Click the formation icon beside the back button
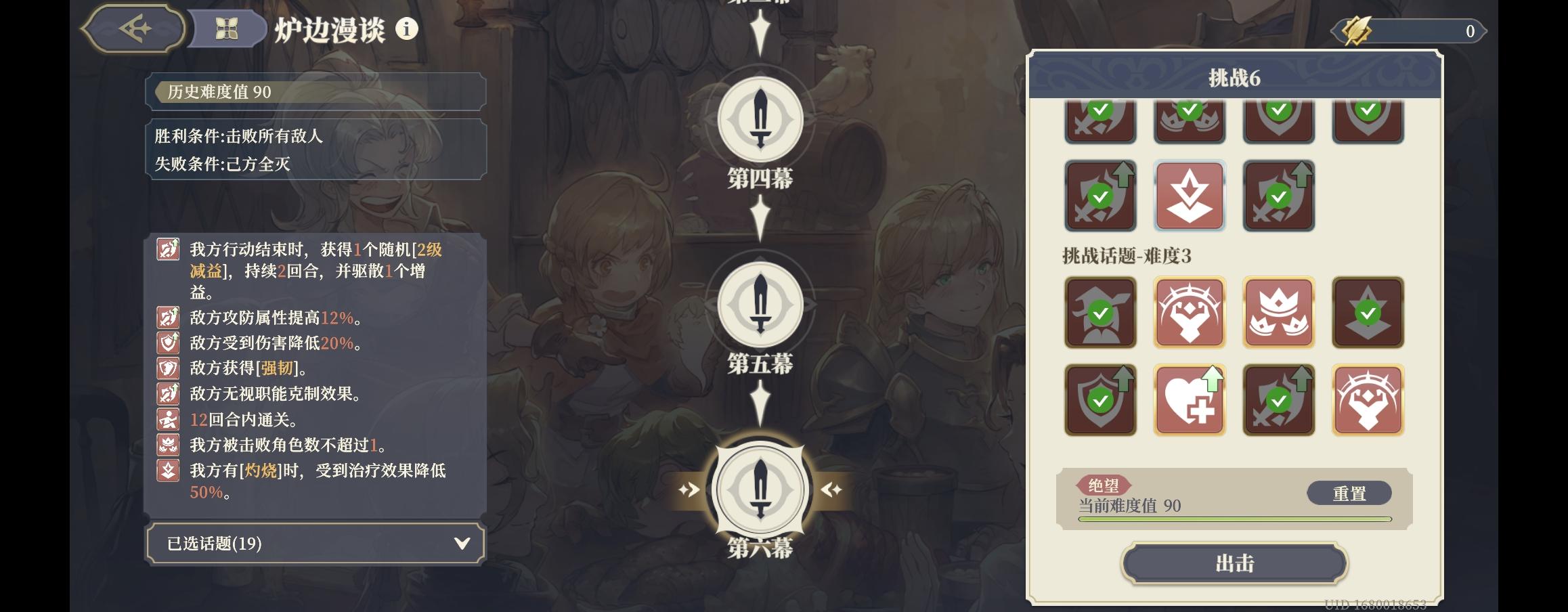This screenshot has width=1568, height=612. pyautogui.click(x=228, y=28)
